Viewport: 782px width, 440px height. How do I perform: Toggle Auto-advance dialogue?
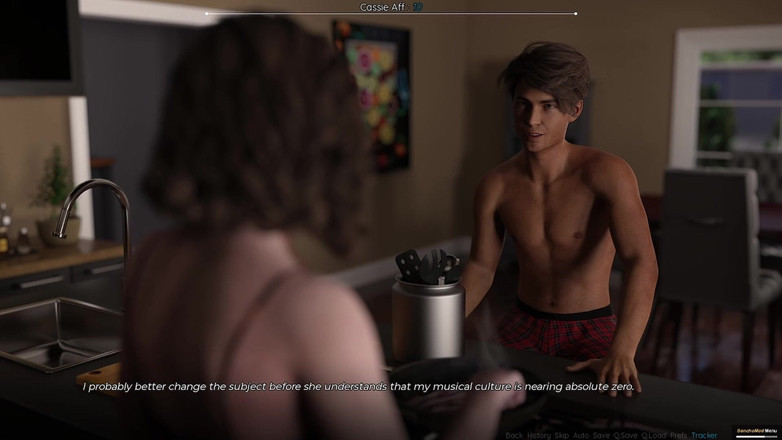click(x=580, y=435)
